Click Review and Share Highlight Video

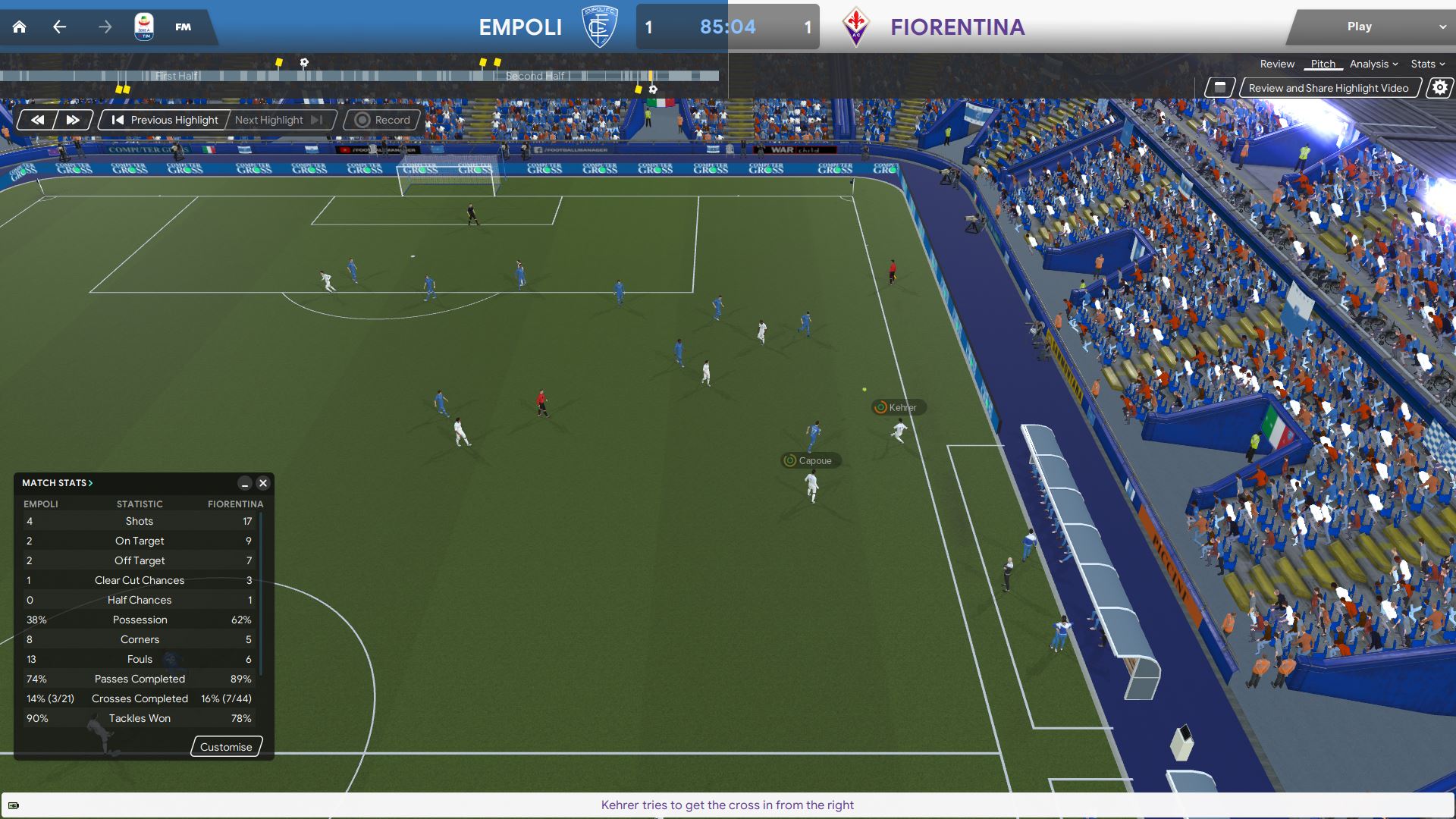click(x=1328, y=88)
